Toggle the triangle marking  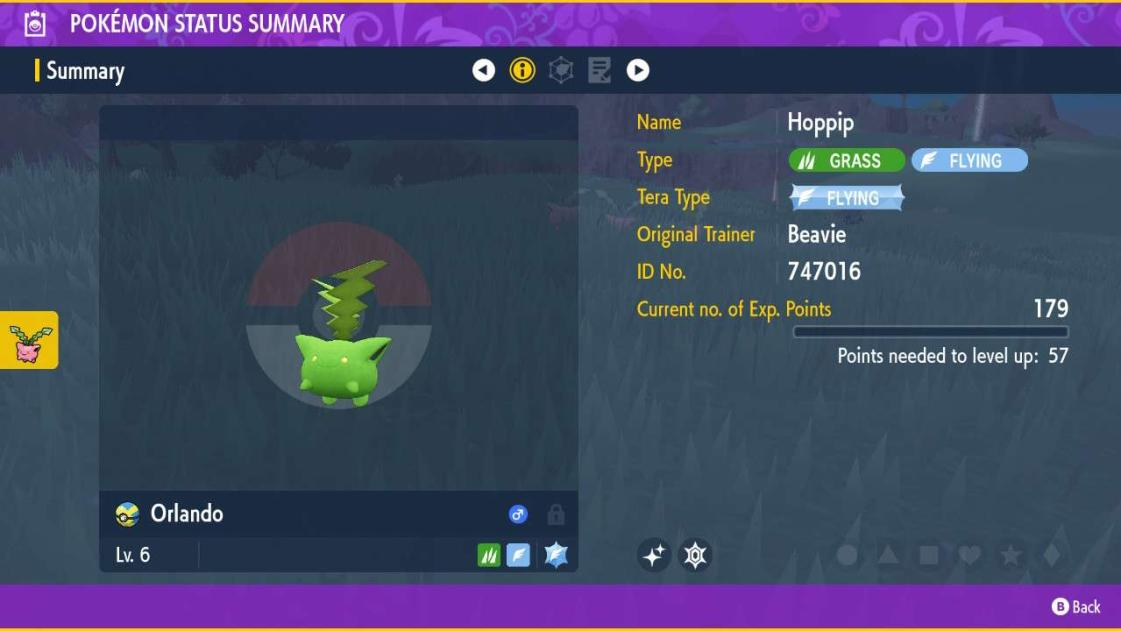[888, 555]
